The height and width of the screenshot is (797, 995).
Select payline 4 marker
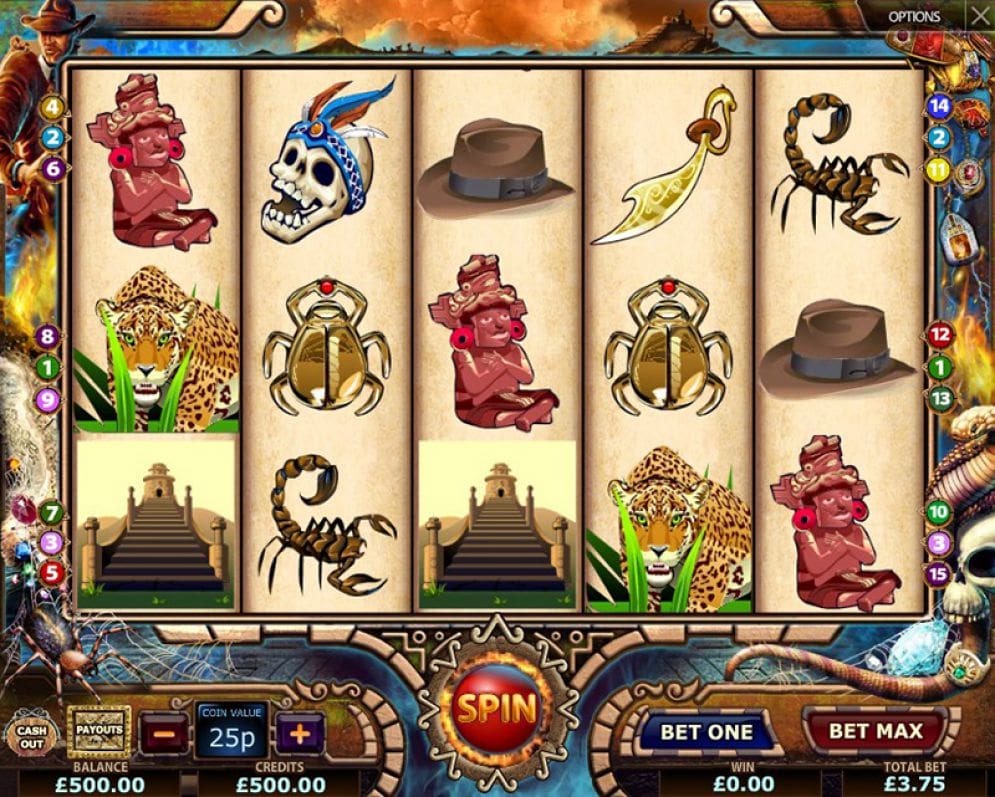click(53, 107)
